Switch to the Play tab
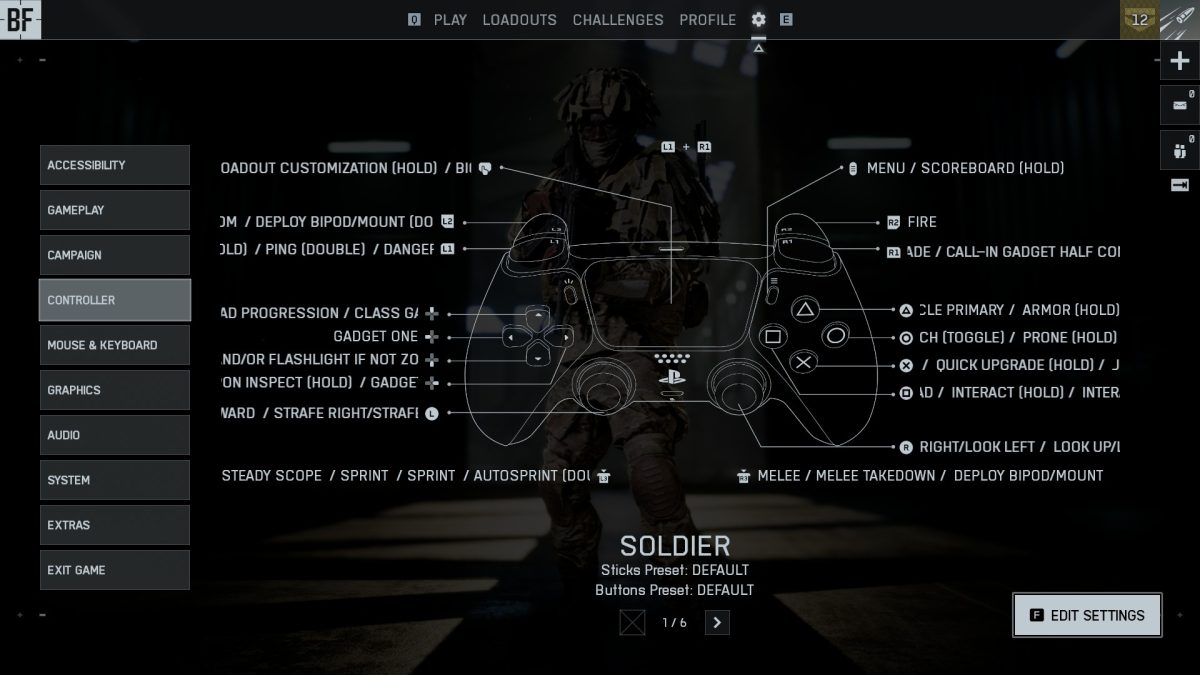This screenshot has width=1200, height=675. [450, 20]
